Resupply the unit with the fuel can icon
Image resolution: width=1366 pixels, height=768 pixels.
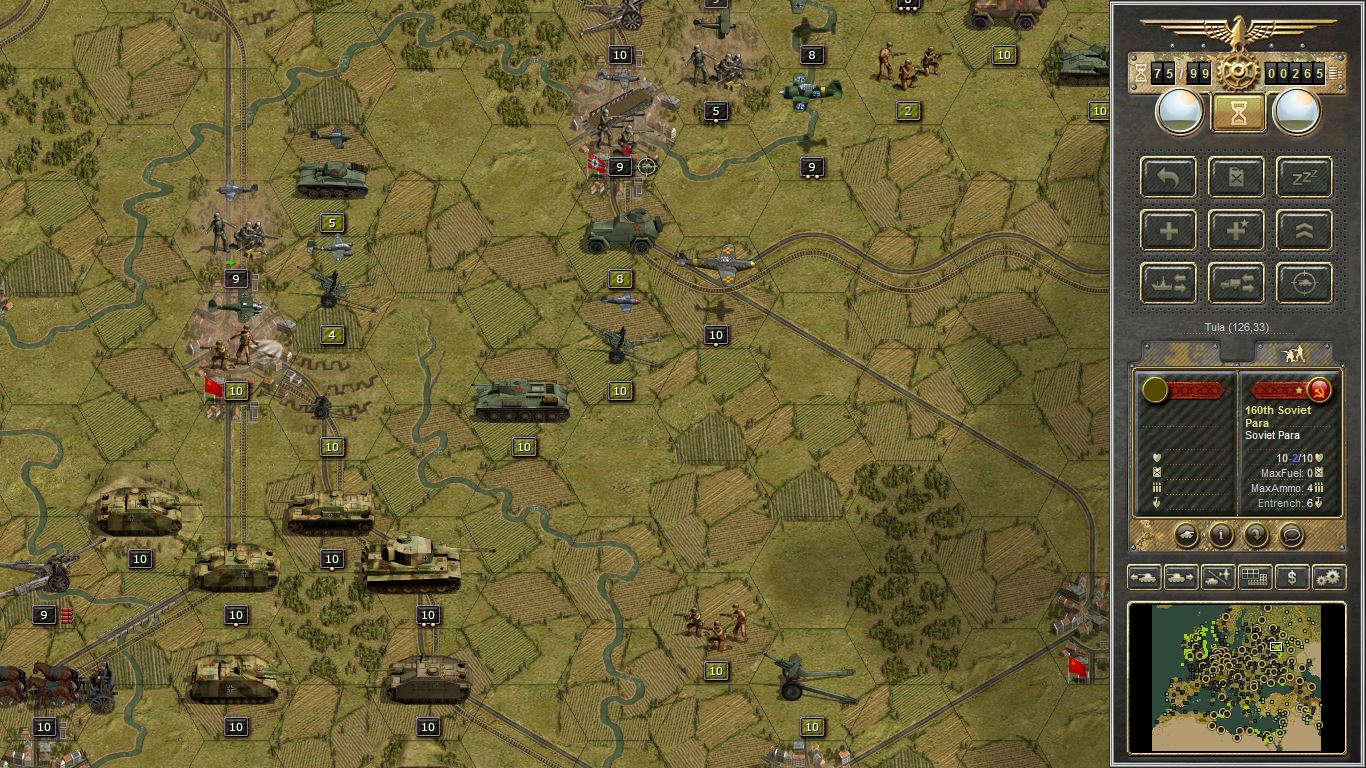pos(1235,177)
